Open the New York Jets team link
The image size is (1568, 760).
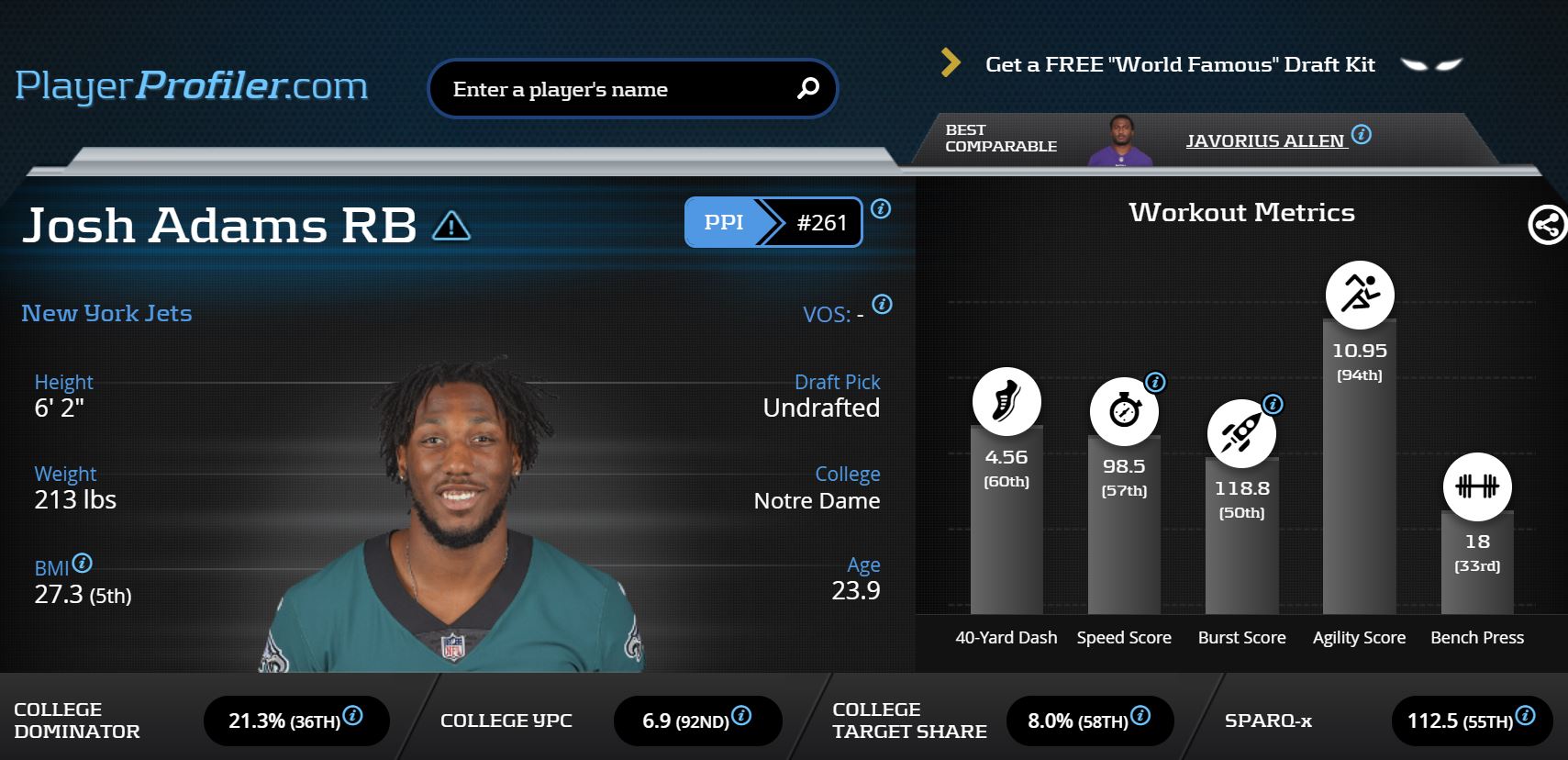[106, 313]
